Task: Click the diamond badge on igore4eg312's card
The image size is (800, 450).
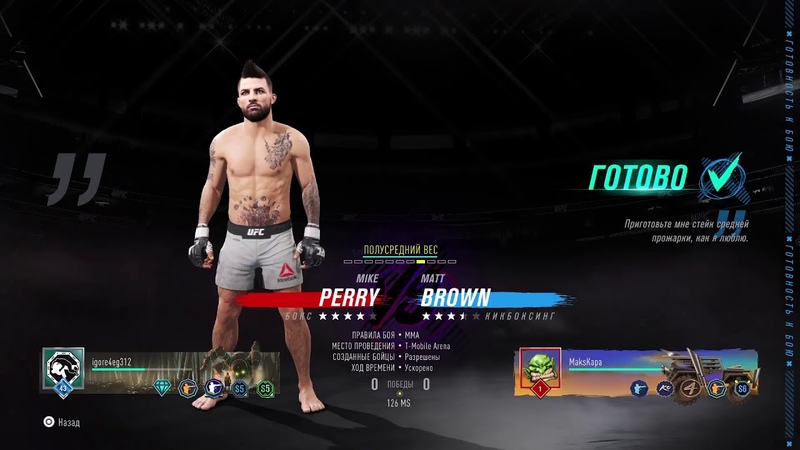Action: 162,387
